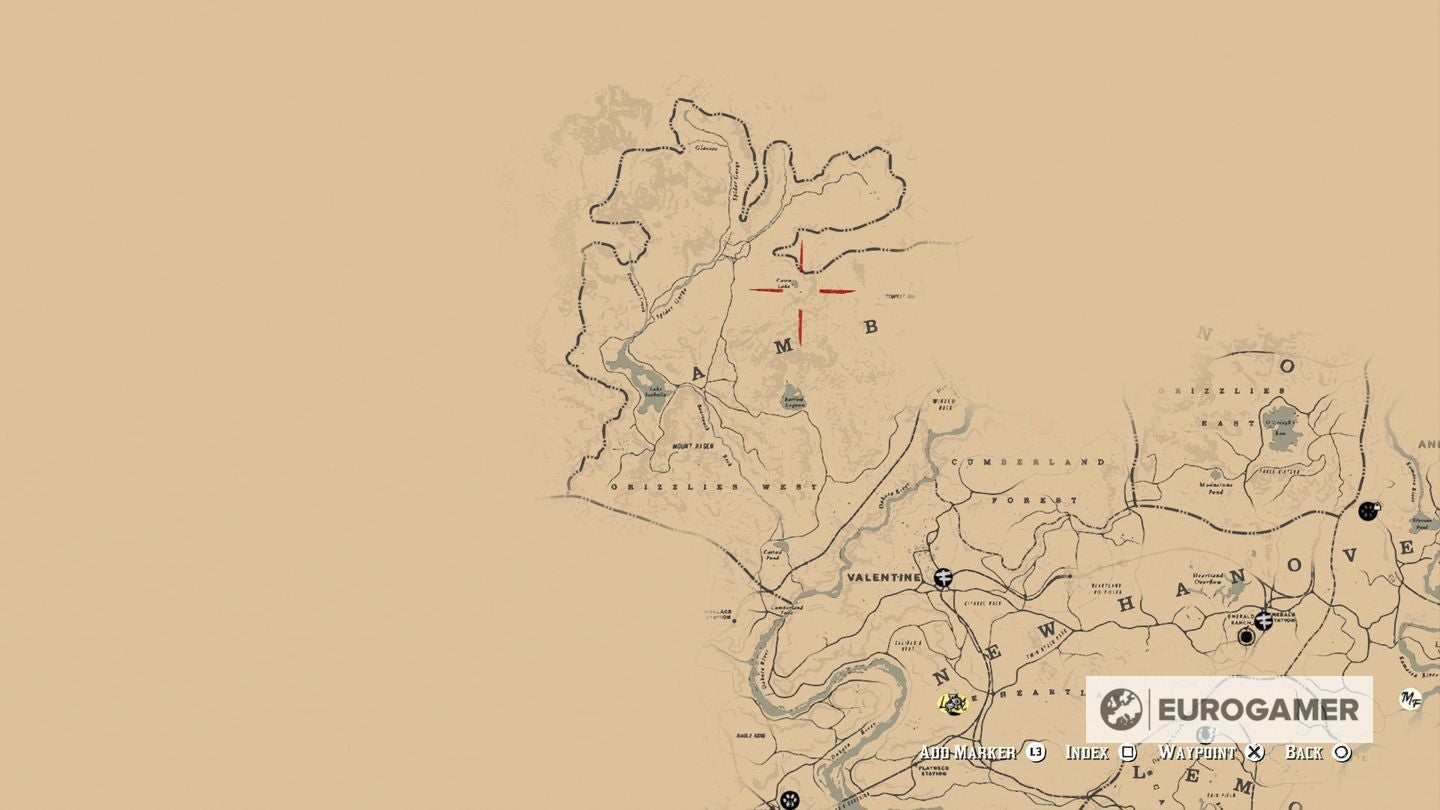The height and width of the screenshot is (810, 1440).
Task: Click the L3 stick icon next to Add Marker
Action: (x=1034, y=751)
